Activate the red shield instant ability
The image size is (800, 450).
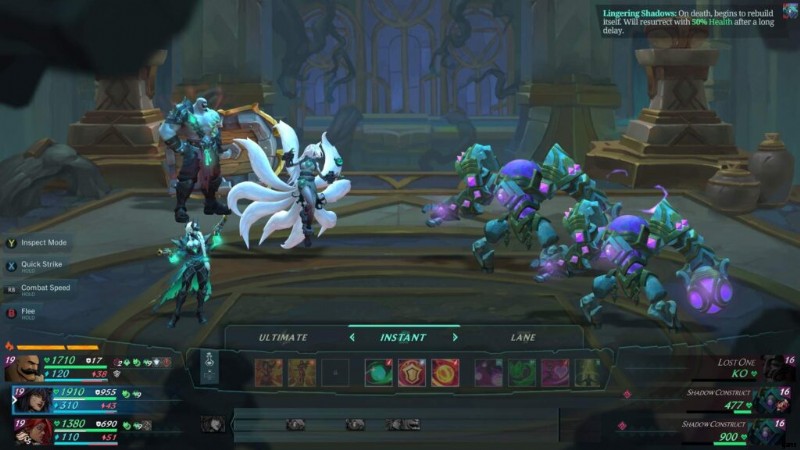[x=412, y=373]
